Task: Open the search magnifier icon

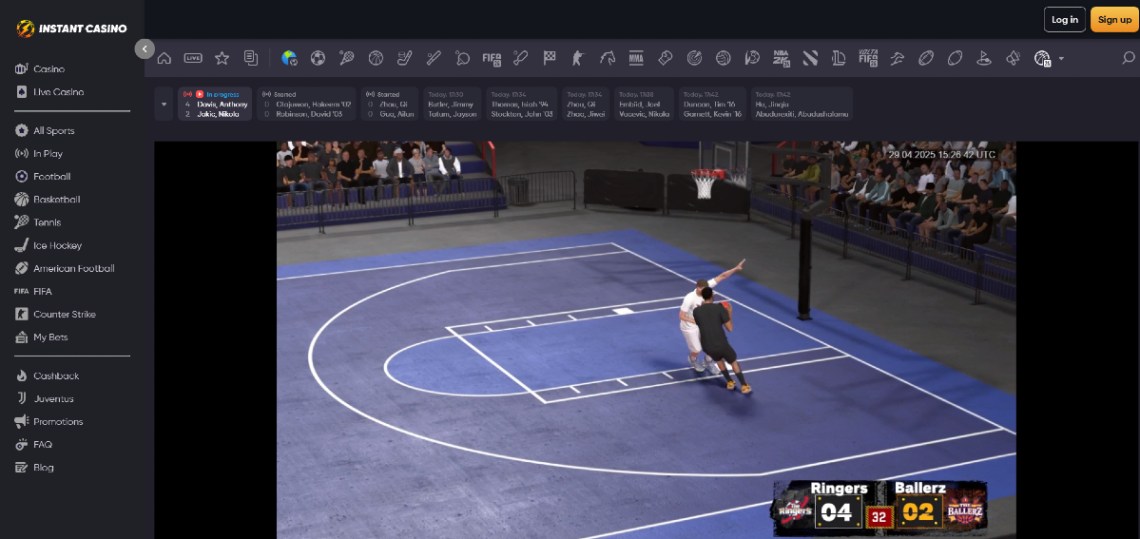Action: [1128, 58]
